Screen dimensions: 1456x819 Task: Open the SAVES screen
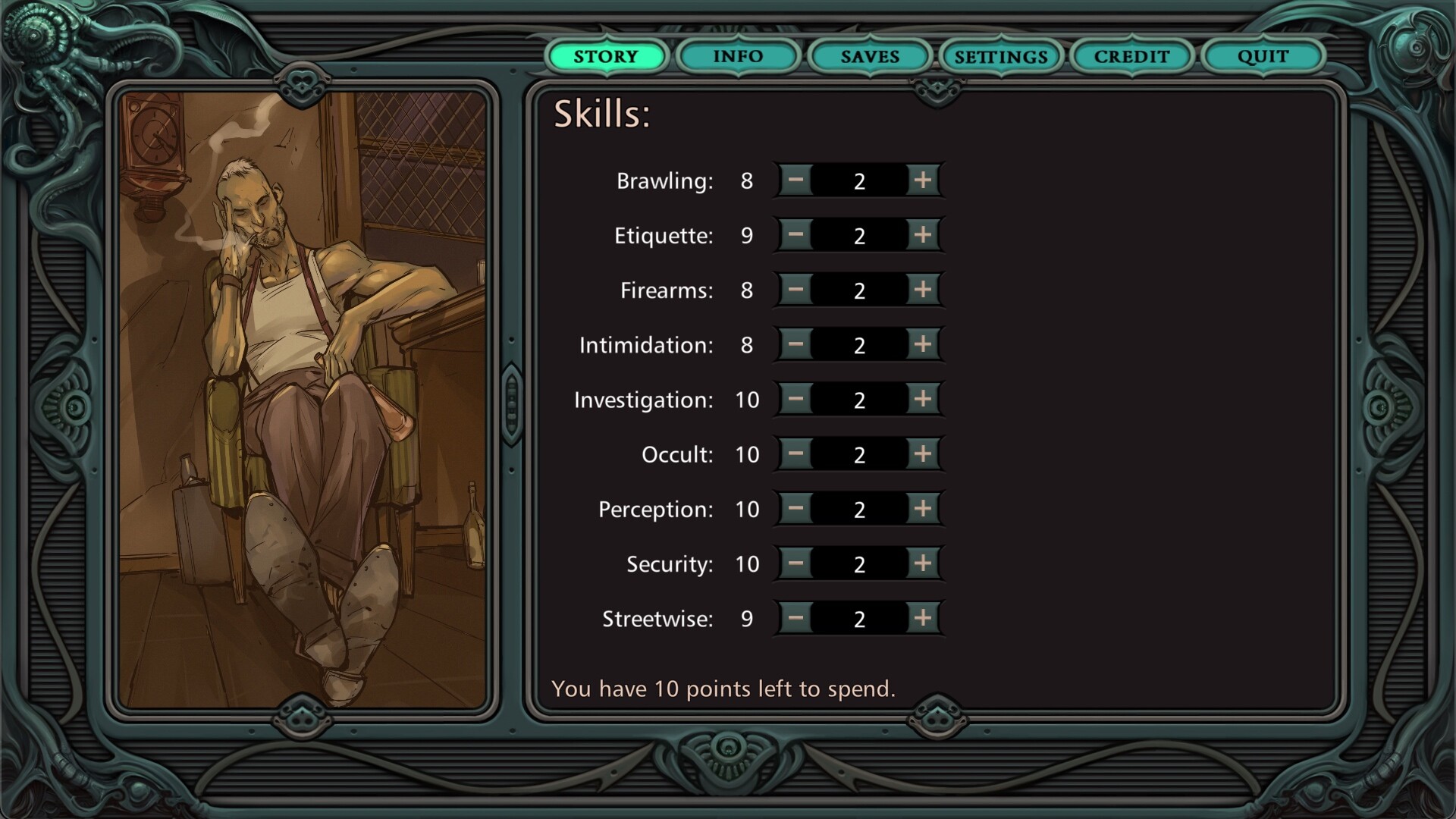click(x=869, y=56)
